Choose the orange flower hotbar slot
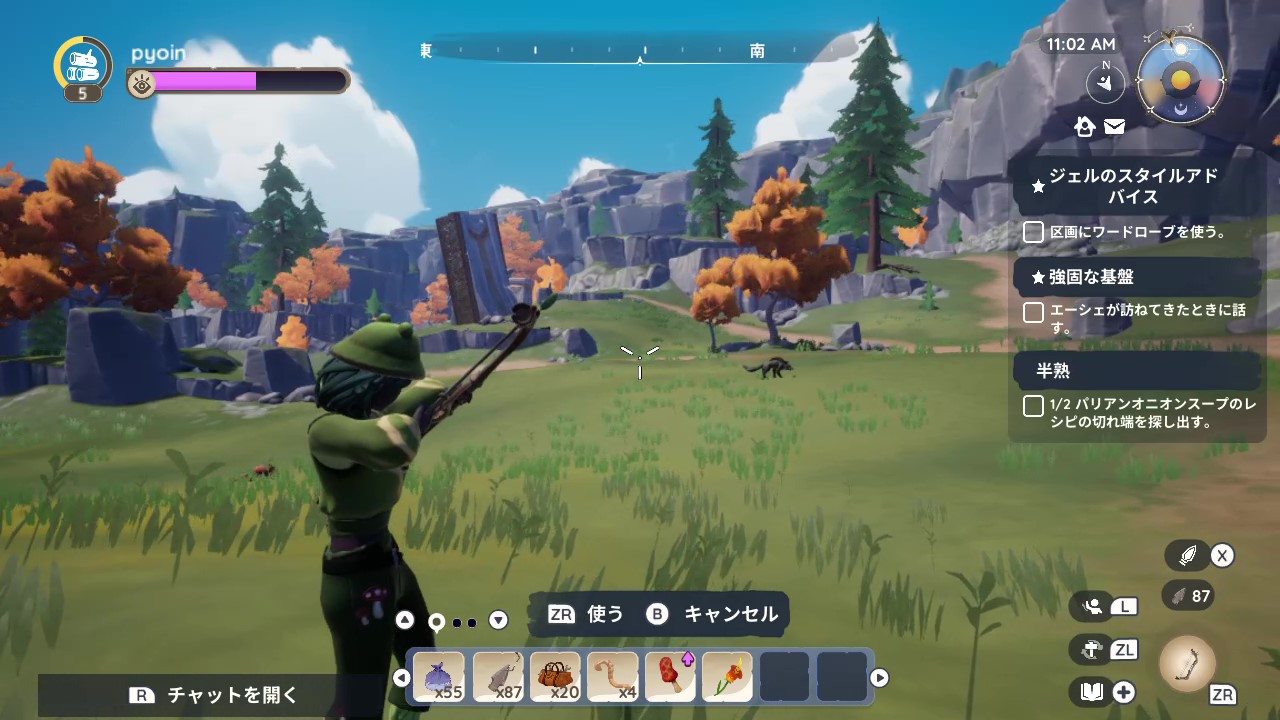 pos(728,677)
